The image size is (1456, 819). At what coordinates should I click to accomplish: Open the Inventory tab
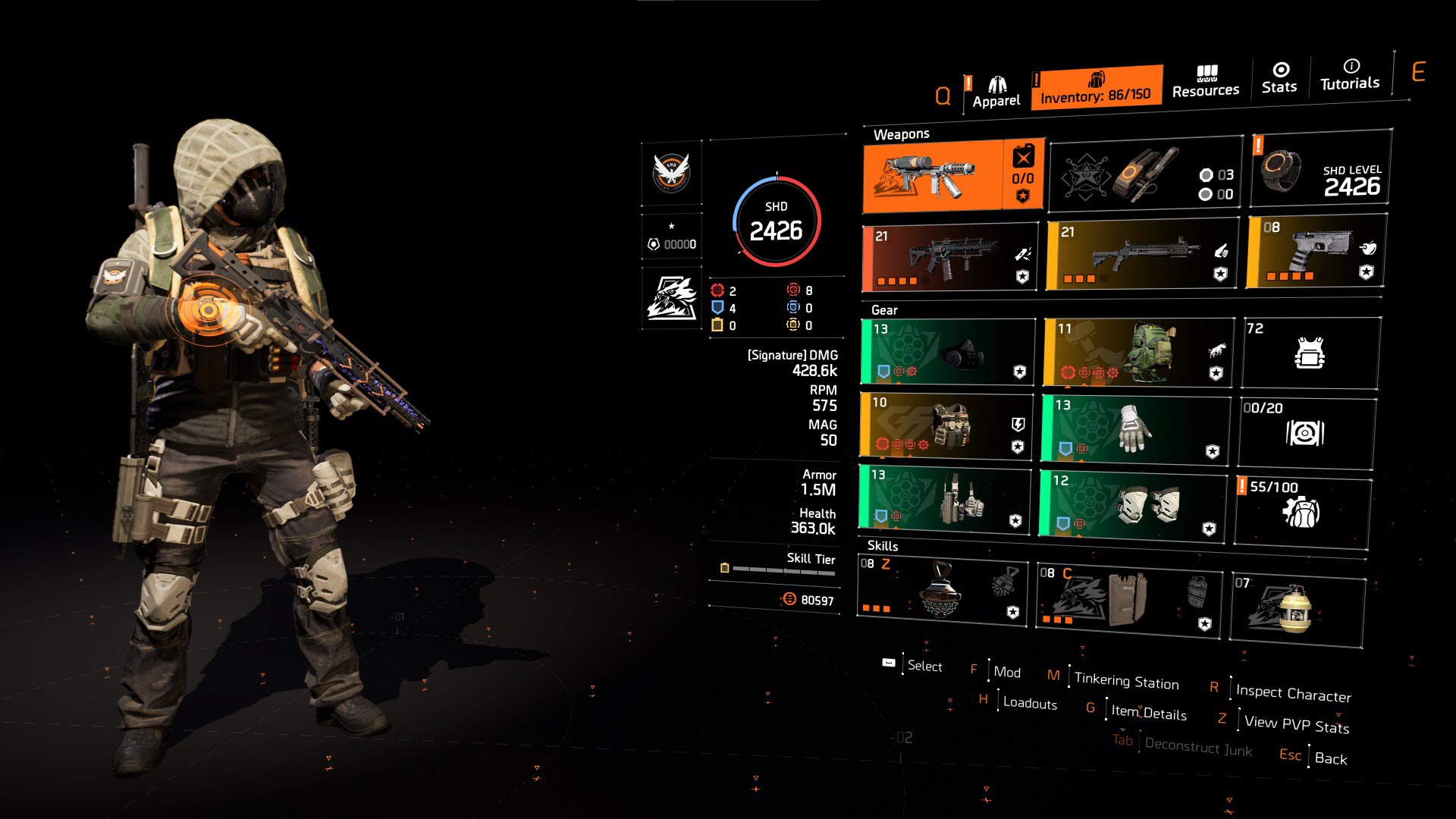[1096, 88]
